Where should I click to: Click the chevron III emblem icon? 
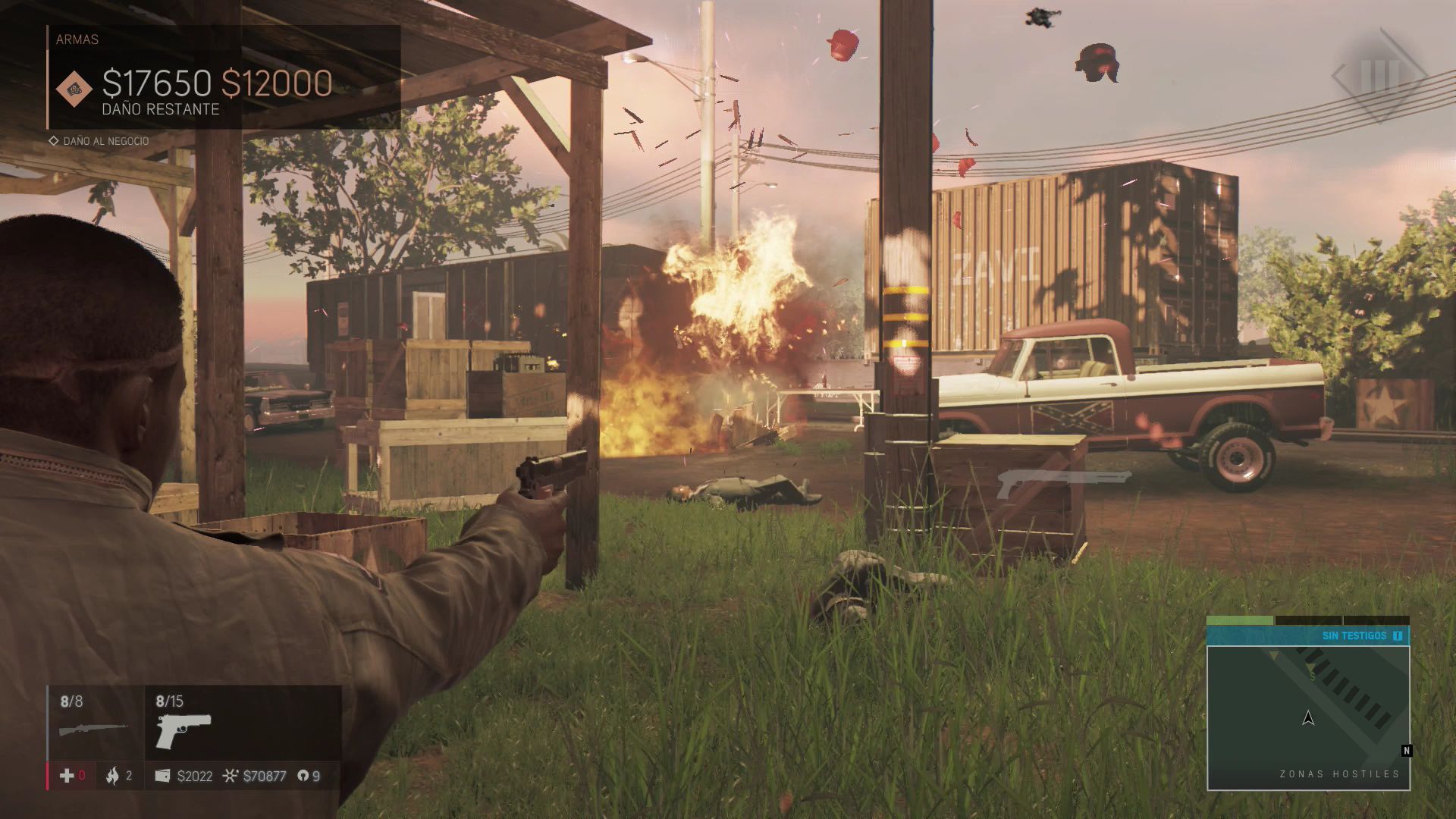(1379, 76)
